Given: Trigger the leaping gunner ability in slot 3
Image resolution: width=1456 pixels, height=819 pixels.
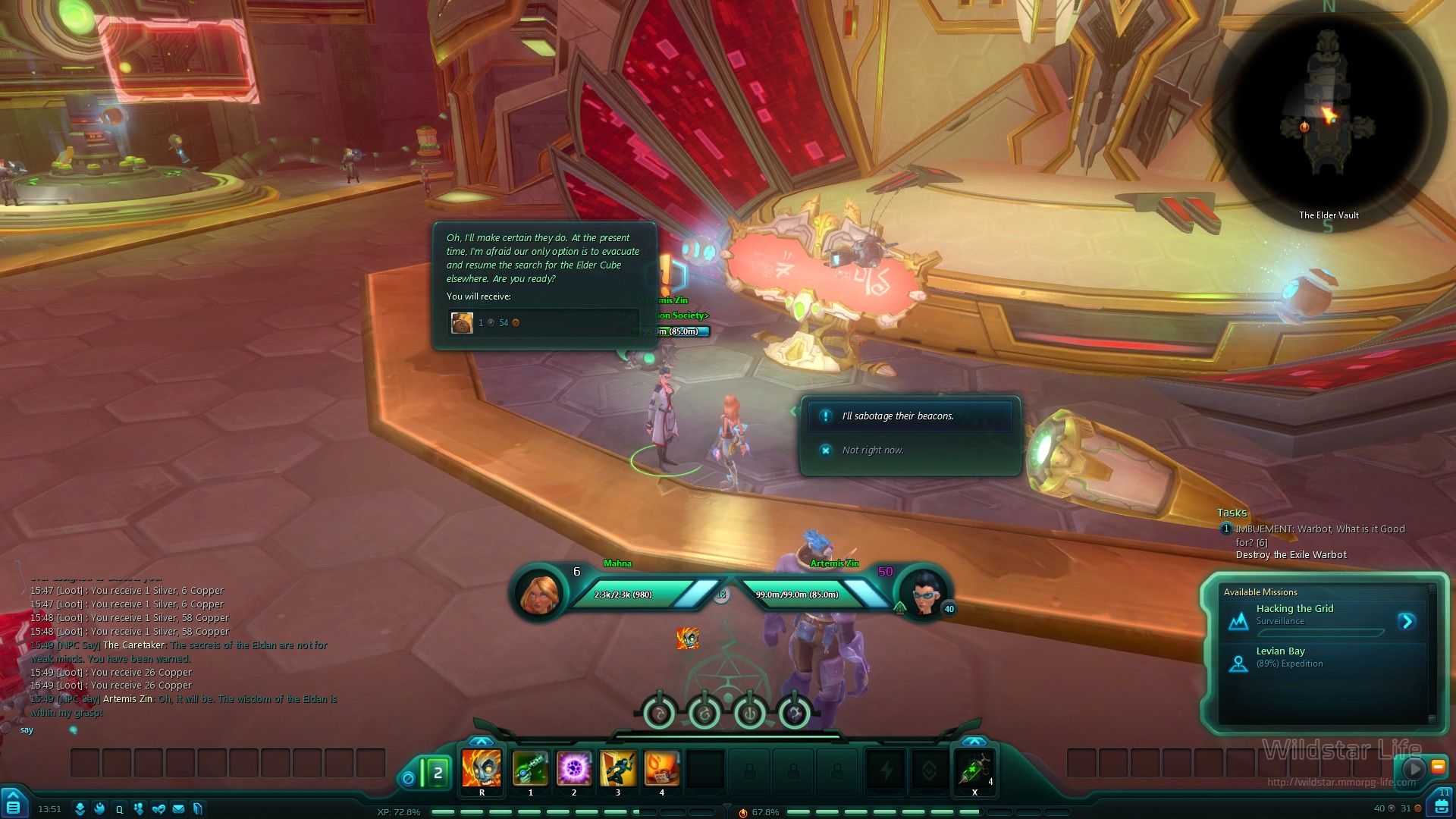Looking at the screenshot, I should click(x=618, y=768).
